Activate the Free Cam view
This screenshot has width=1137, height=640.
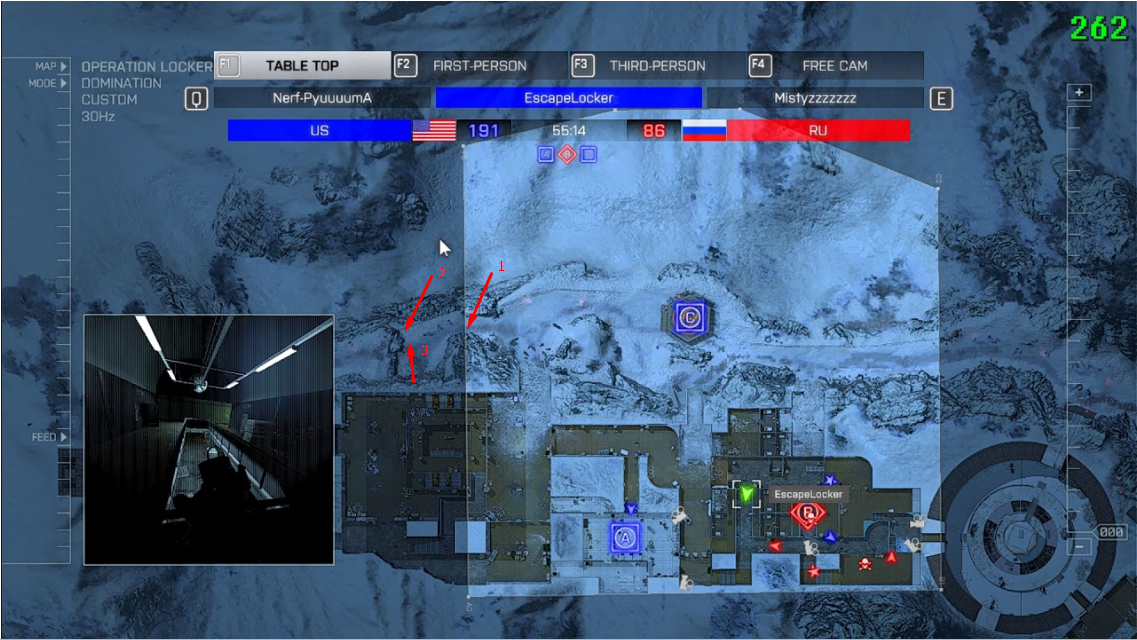click(834, 66)
